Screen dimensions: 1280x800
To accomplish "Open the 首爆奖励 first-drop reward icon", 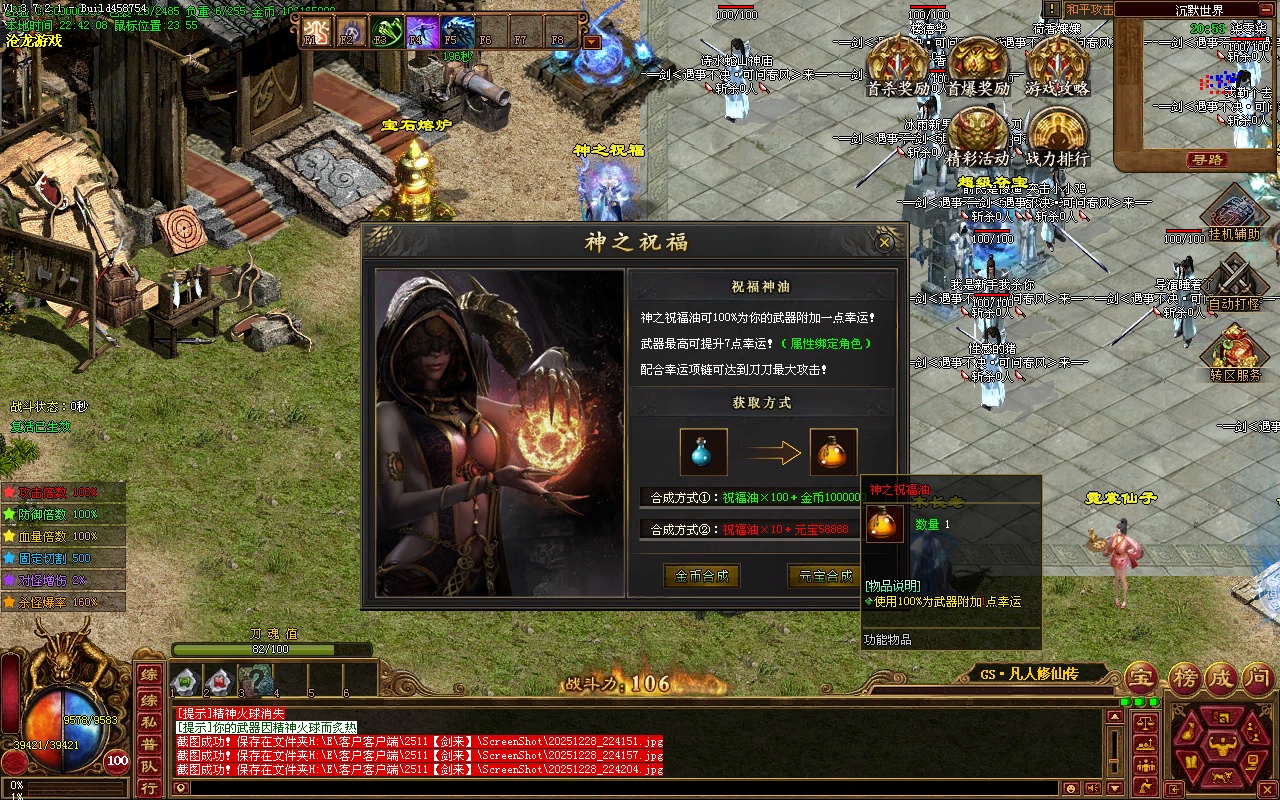I will click(x=978, y=66).
